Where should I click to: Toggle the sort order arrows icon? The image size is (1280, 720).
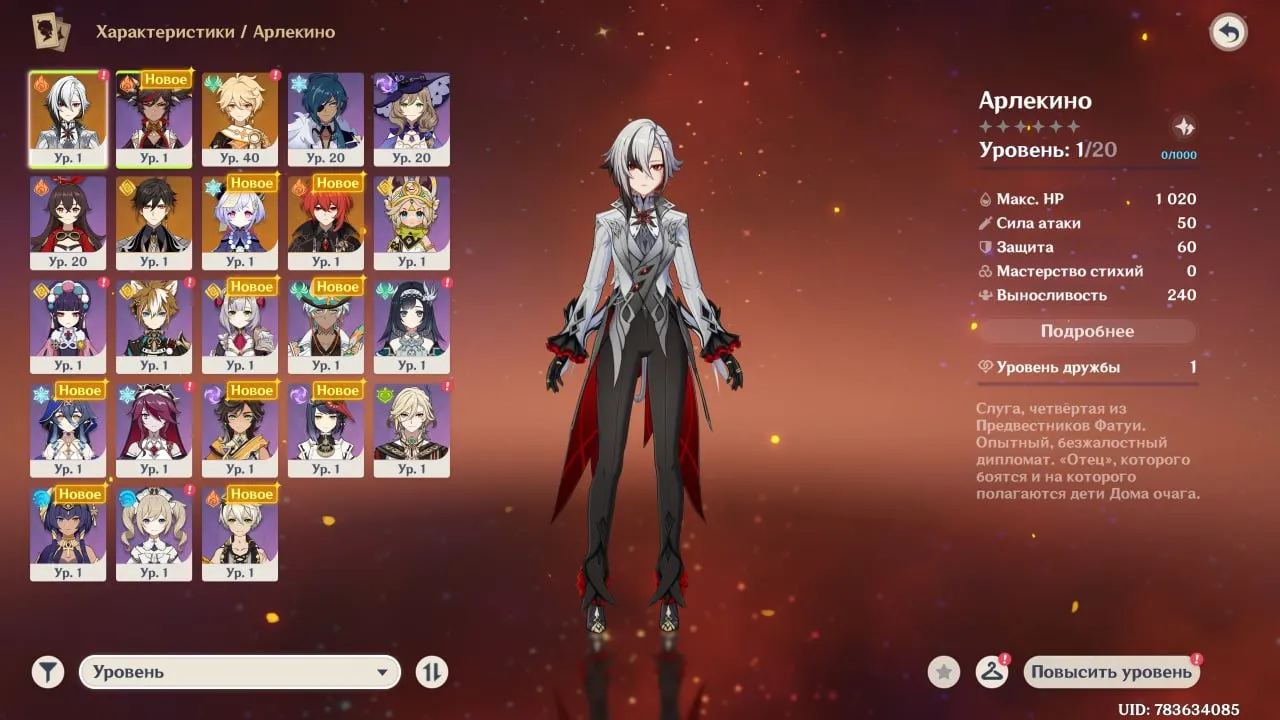click(x=432, y=672)
